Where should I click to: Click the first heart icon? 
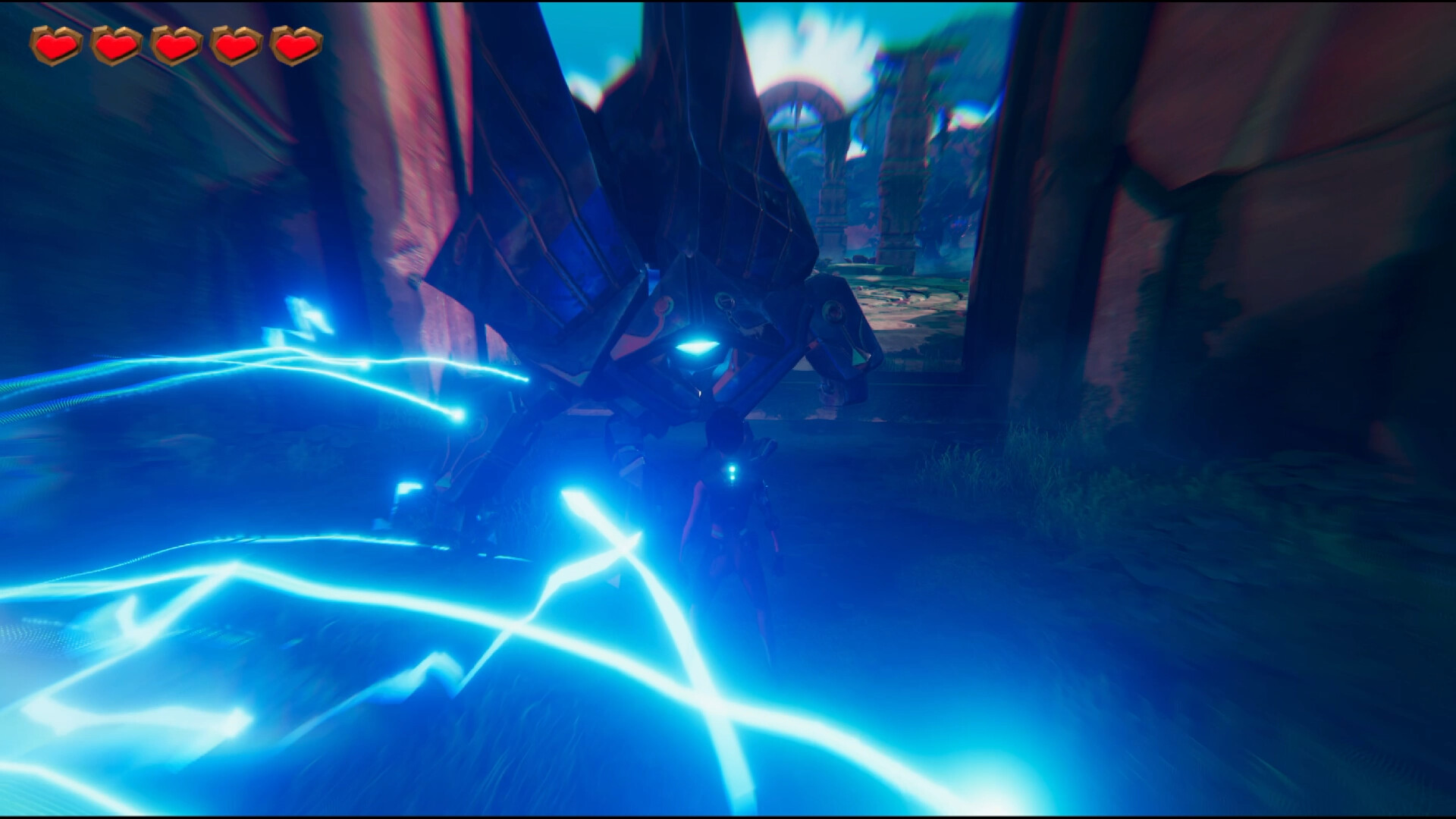point(55,43)
